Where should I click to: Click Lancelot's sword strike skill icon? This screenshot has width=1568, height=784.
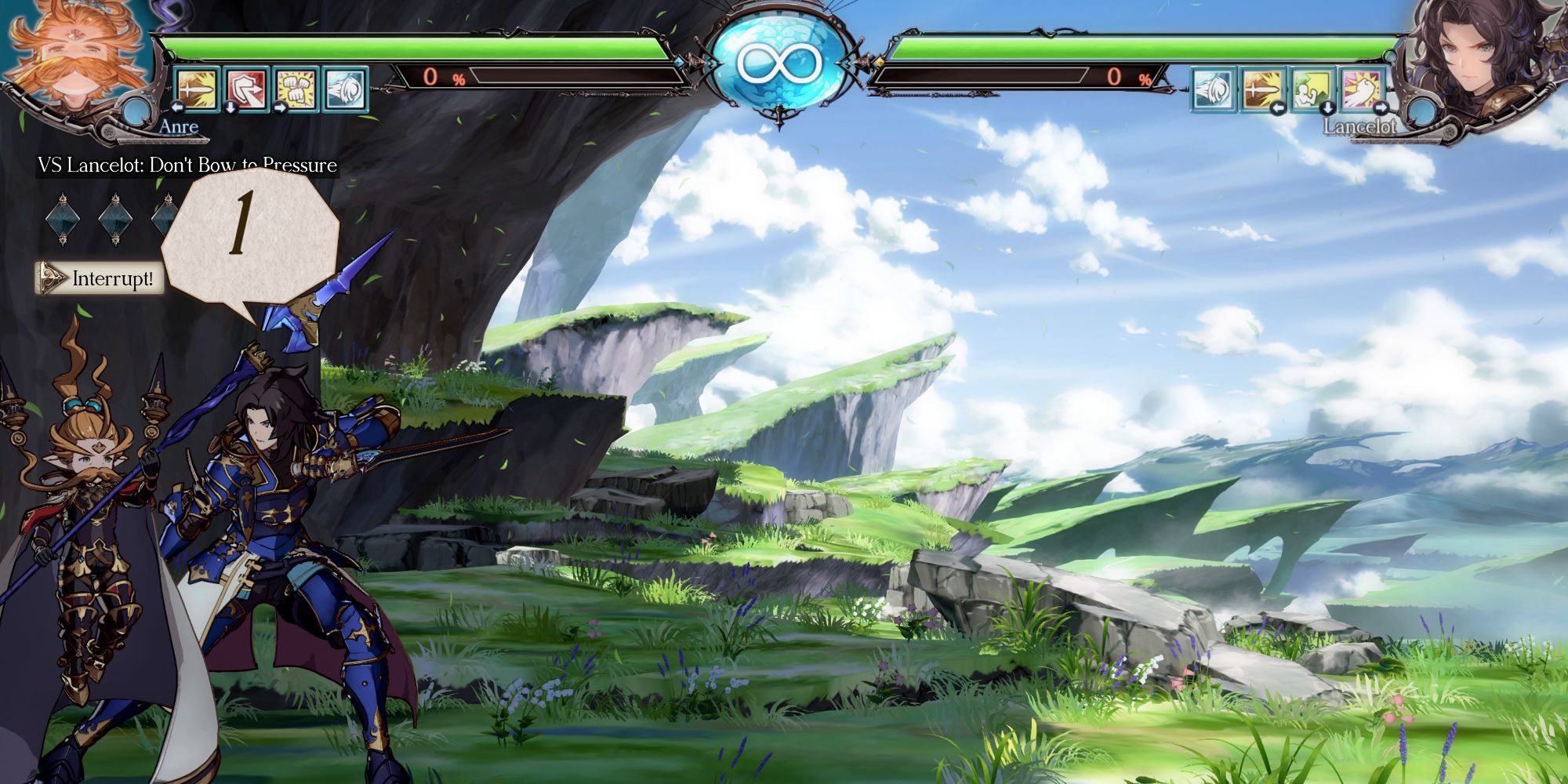1262,90
